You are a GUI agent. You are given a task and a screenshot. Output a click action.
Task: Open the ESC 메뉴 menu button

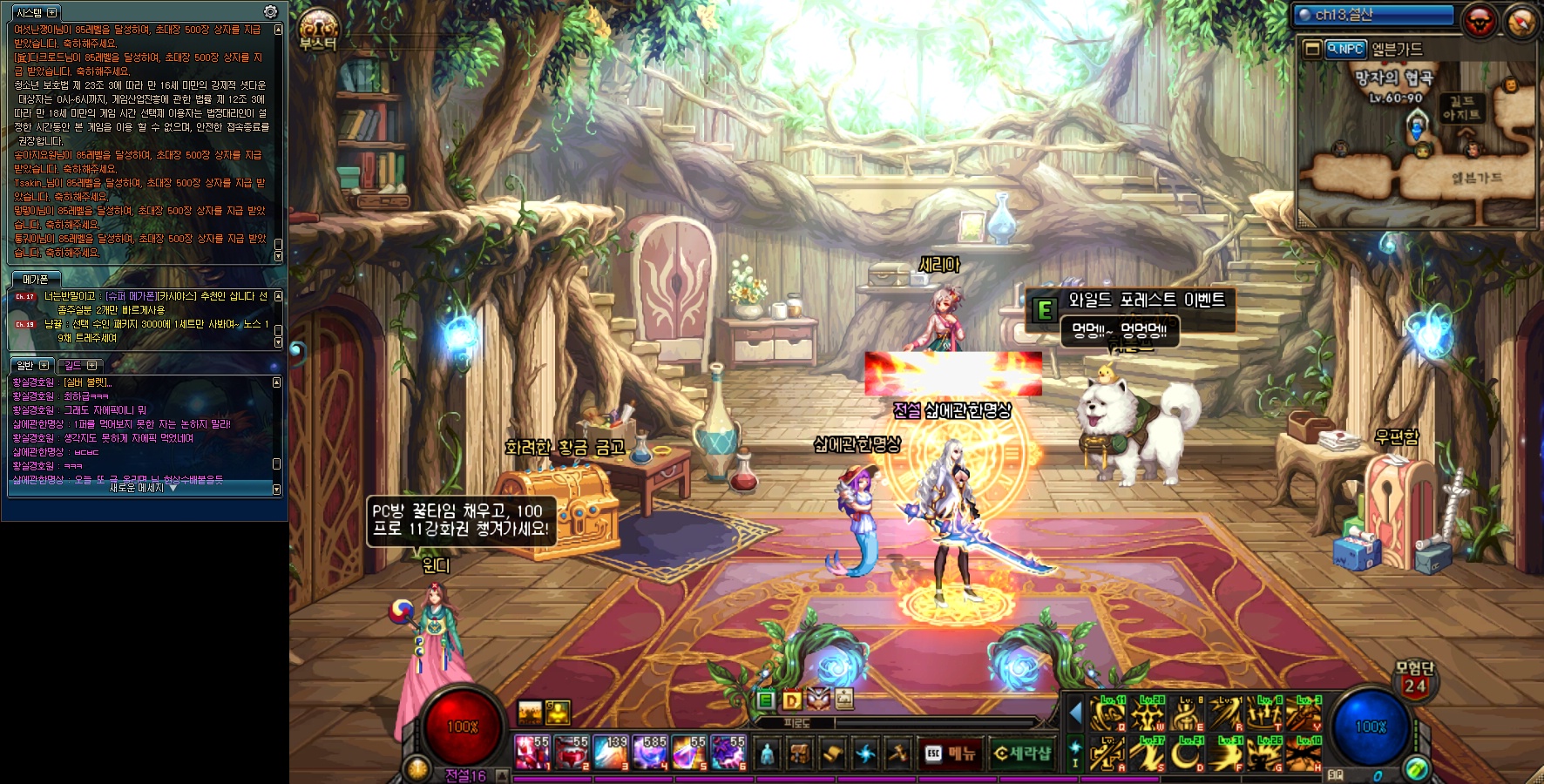951,754
